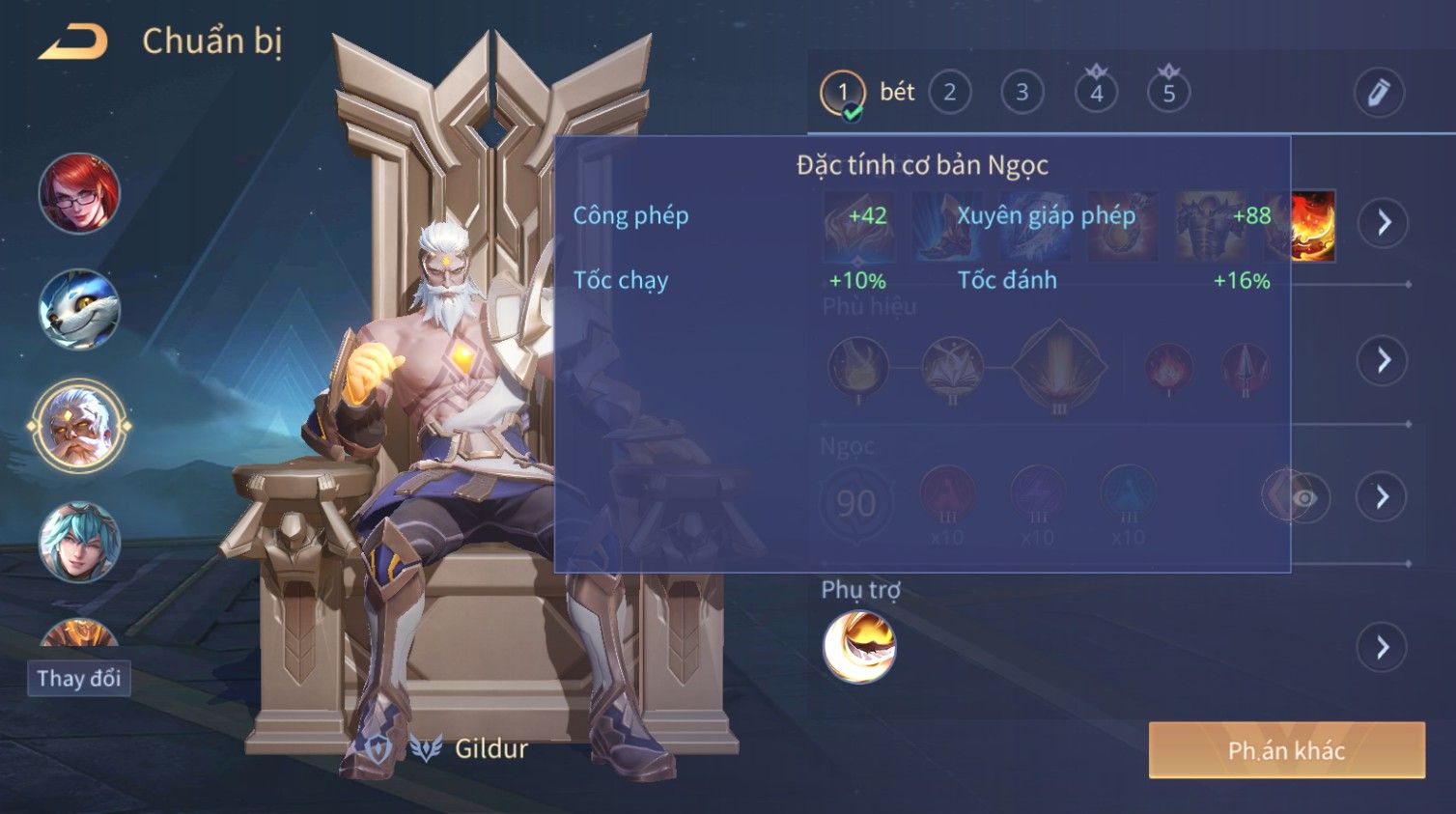This screenshot has height=814, width=1456.
Task: Expand the Phụ trợ row arrow
Action: click(1383, 647)
